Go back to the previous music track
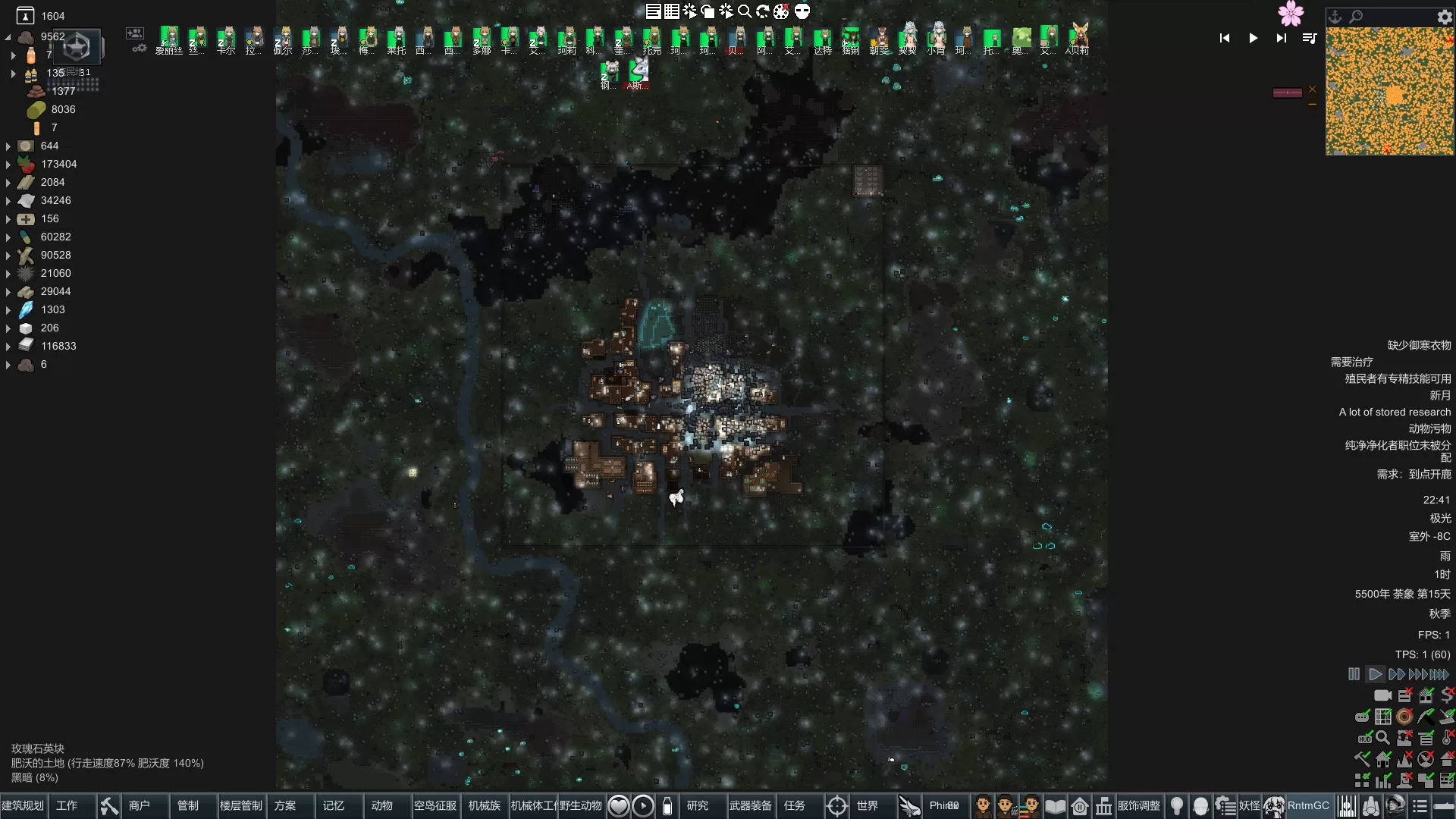The height and width of the screenshot is (819, 1456). tap(1225, 38)
